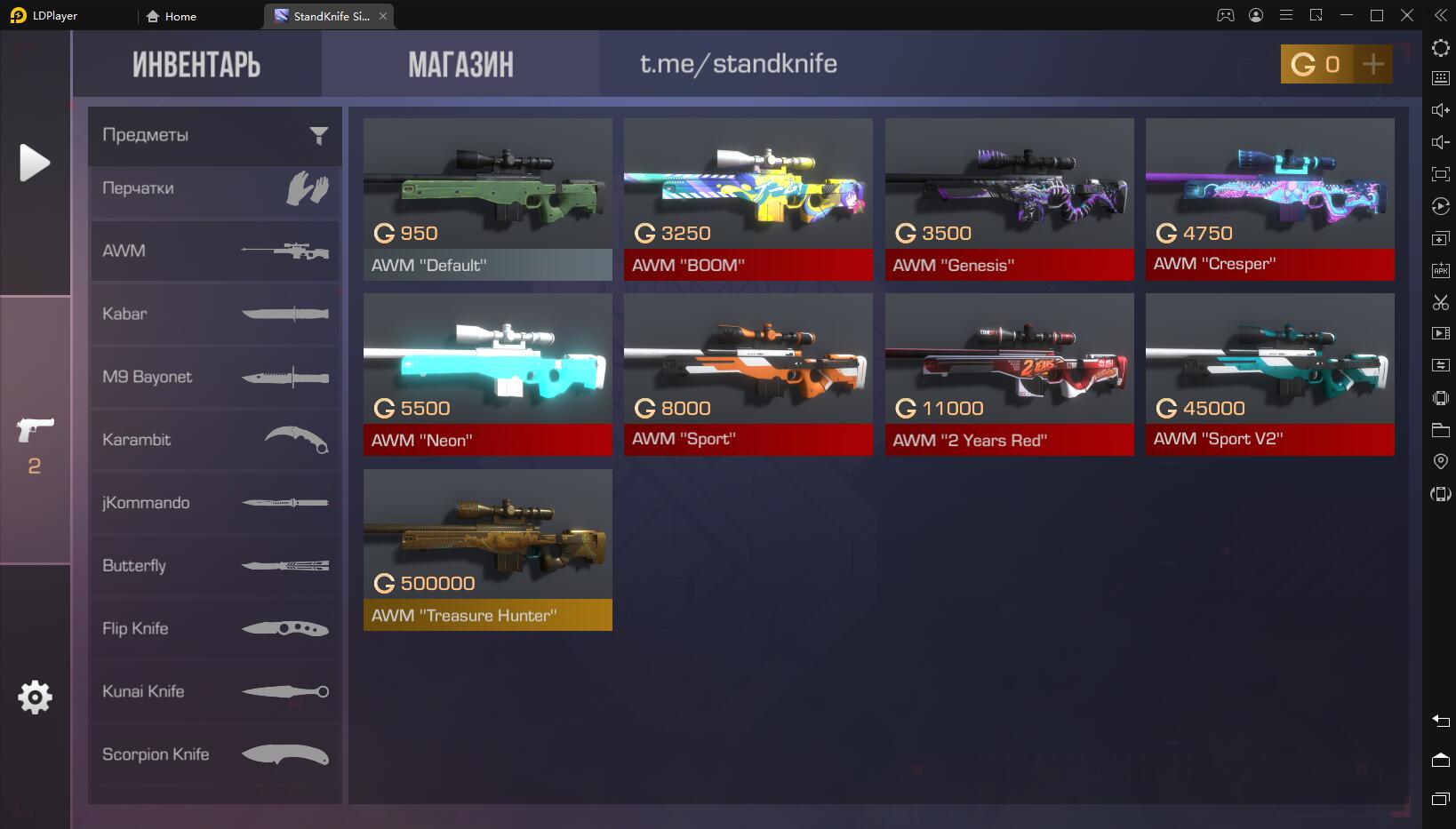Switch to the ИНВЕНТАРЬ tab
This screenshot has width=1456, height=829.
click(x=196, y=64)
